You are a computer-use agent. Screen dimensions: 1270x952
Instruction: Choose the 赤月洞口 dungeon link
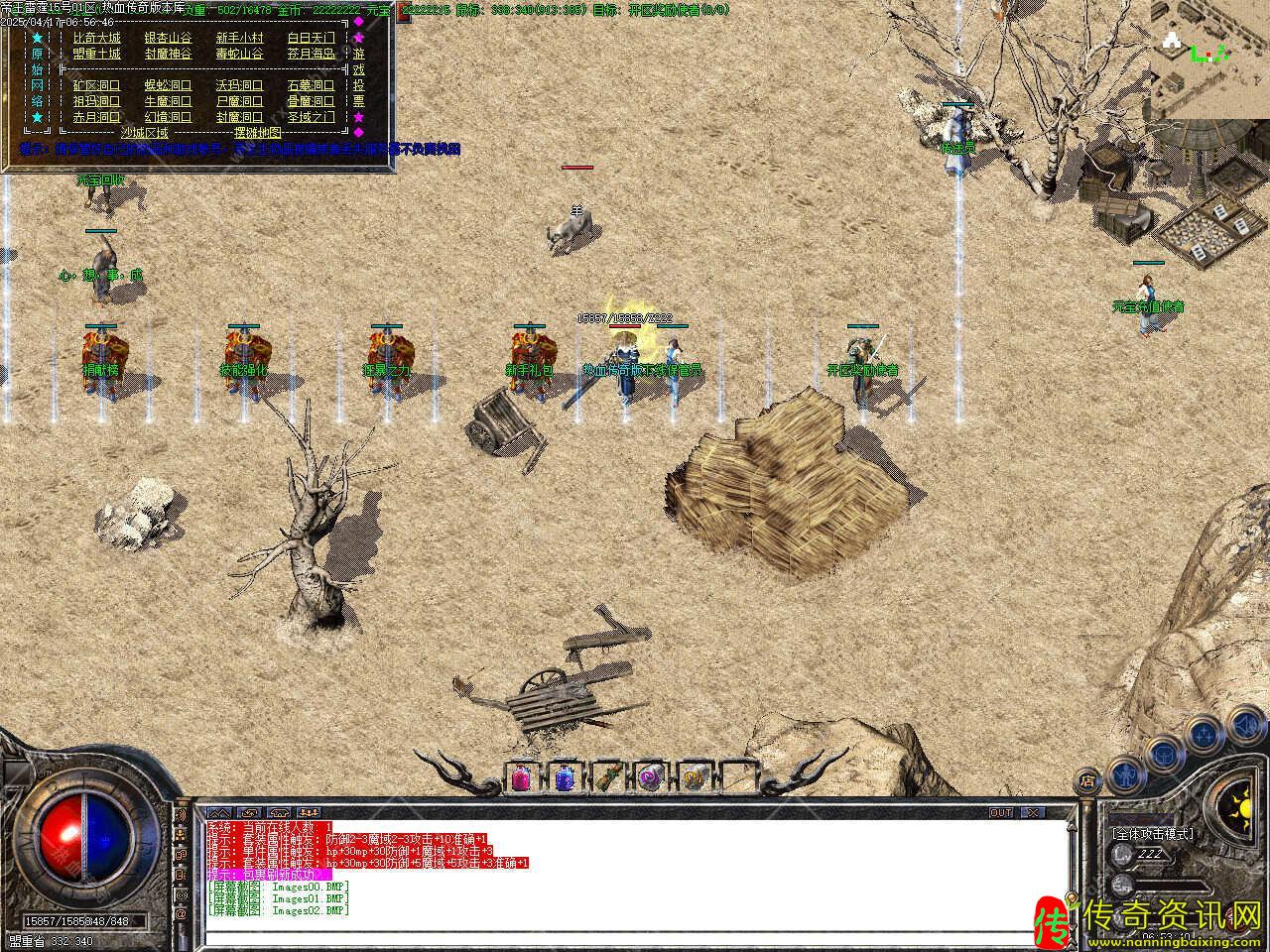click(x=96, y=117)
